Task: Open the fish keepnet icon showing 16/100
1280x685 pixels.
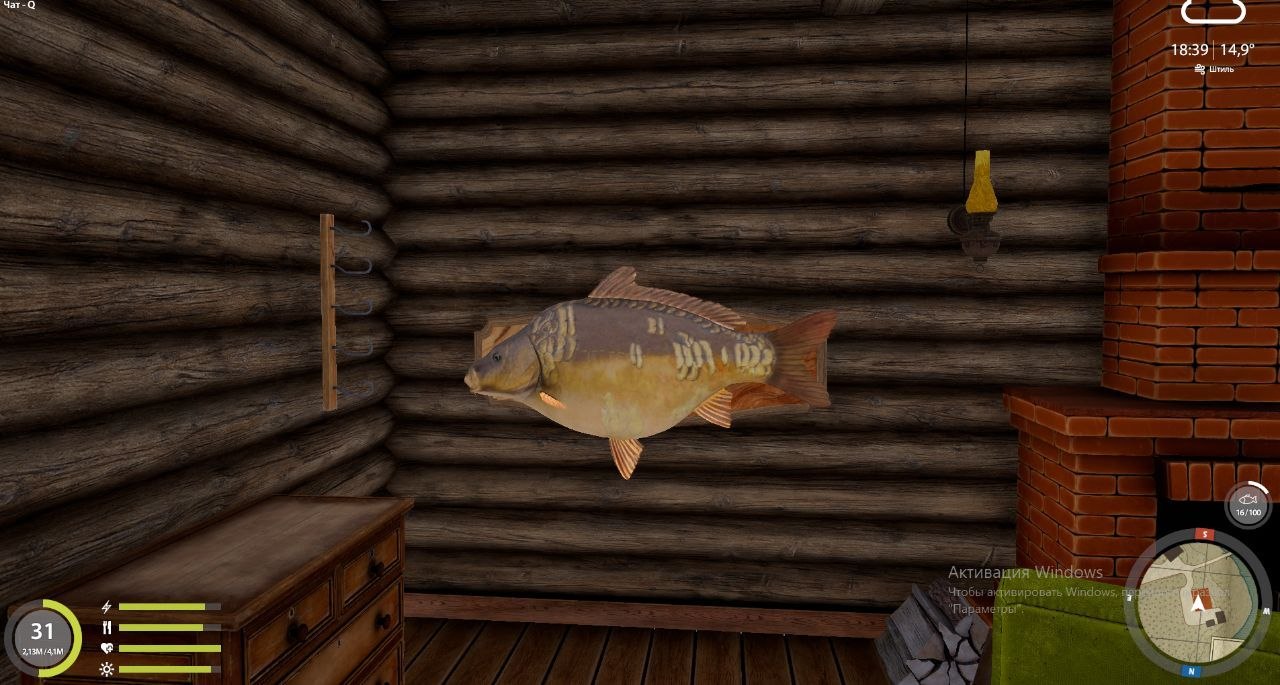Action: 1247,504
